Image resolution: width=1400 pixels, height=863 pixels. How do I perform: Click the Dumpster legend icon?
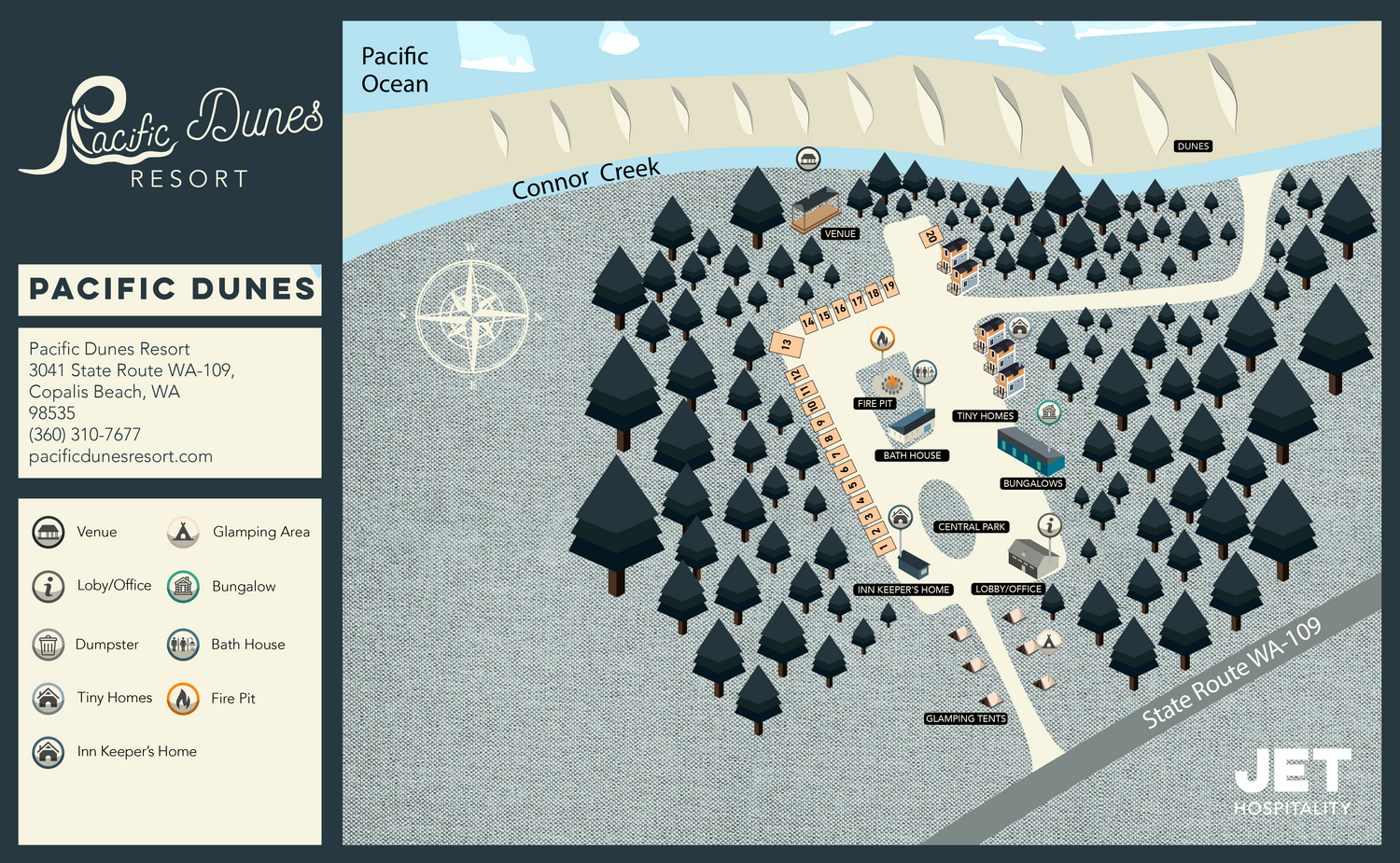point(49,645)
